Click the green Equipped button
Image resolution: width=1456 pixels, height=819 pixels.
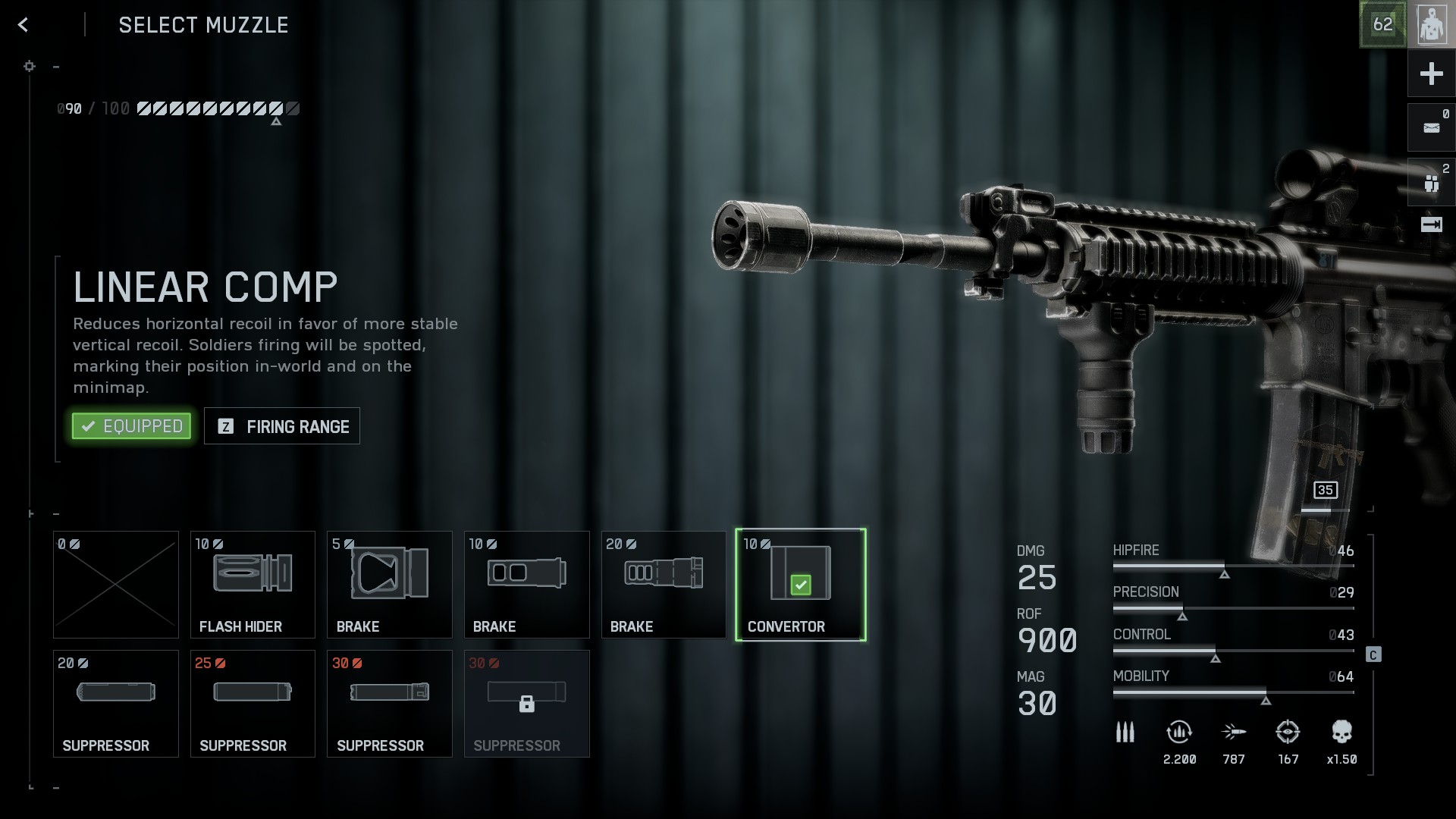pos(131,426)
